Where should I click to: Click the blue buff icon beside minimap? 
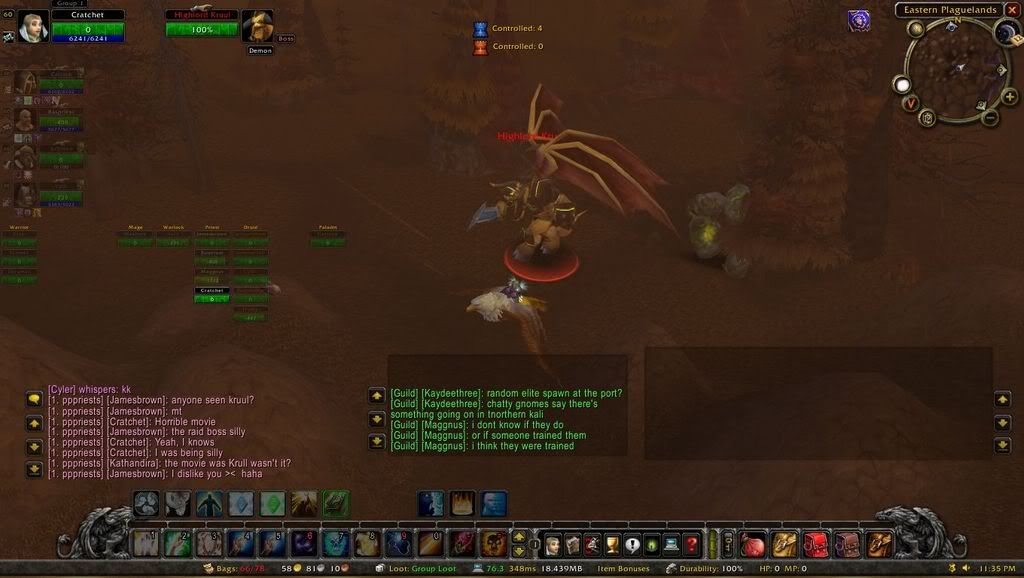[x=859, y=21]
